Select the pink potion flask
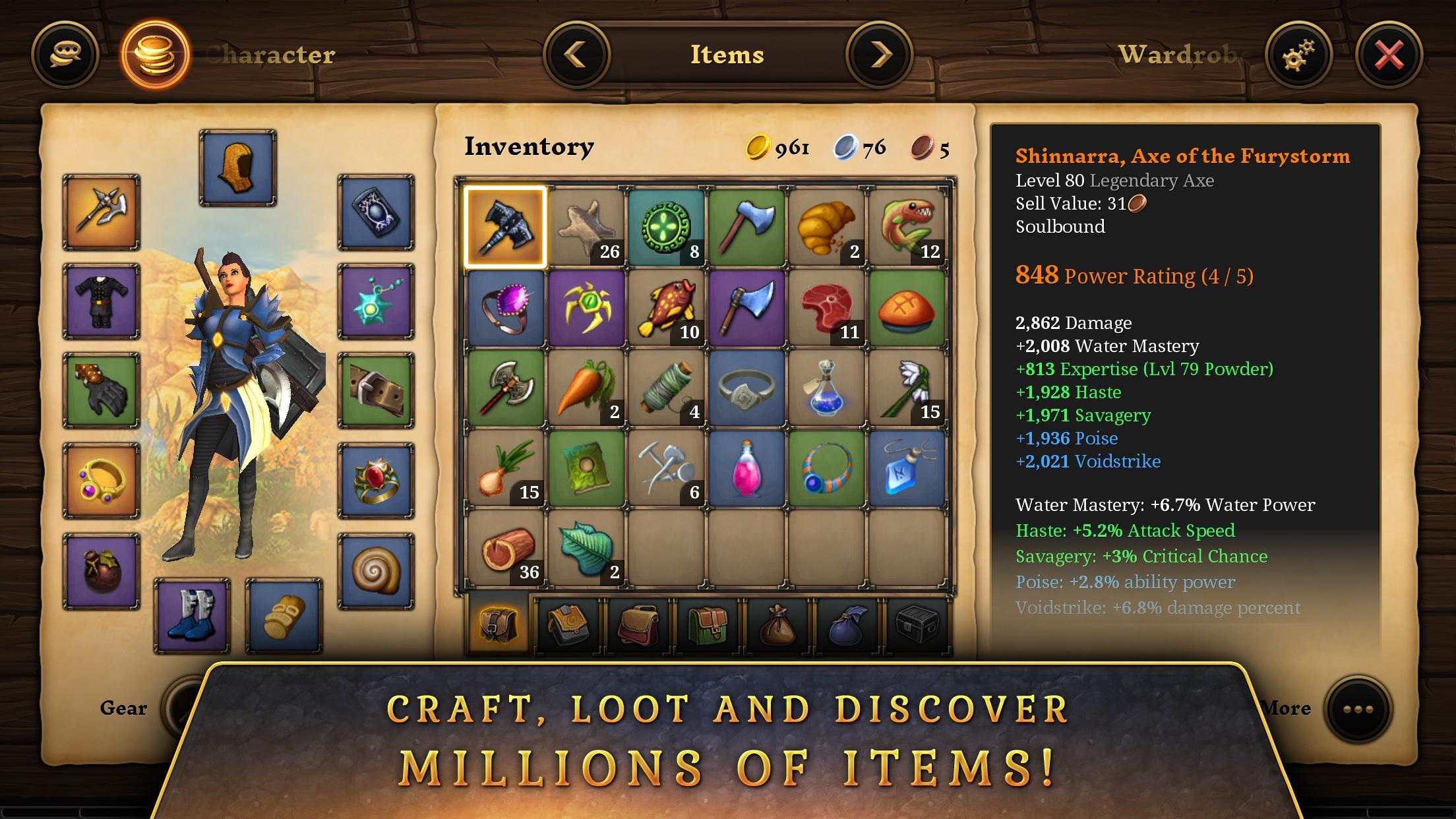This screenshot has width=1456, height=819. tap(746, 469)
